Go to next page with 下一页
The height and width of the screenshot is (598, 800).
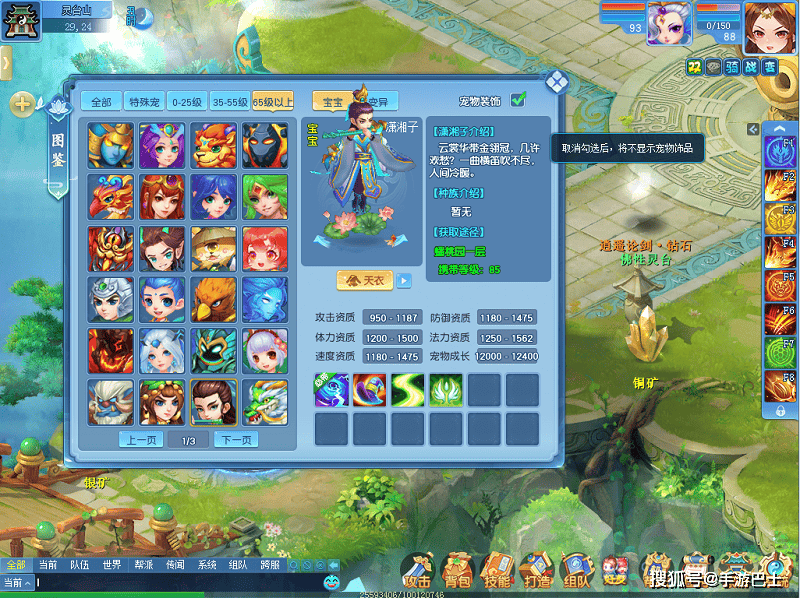tap(236, 440)
